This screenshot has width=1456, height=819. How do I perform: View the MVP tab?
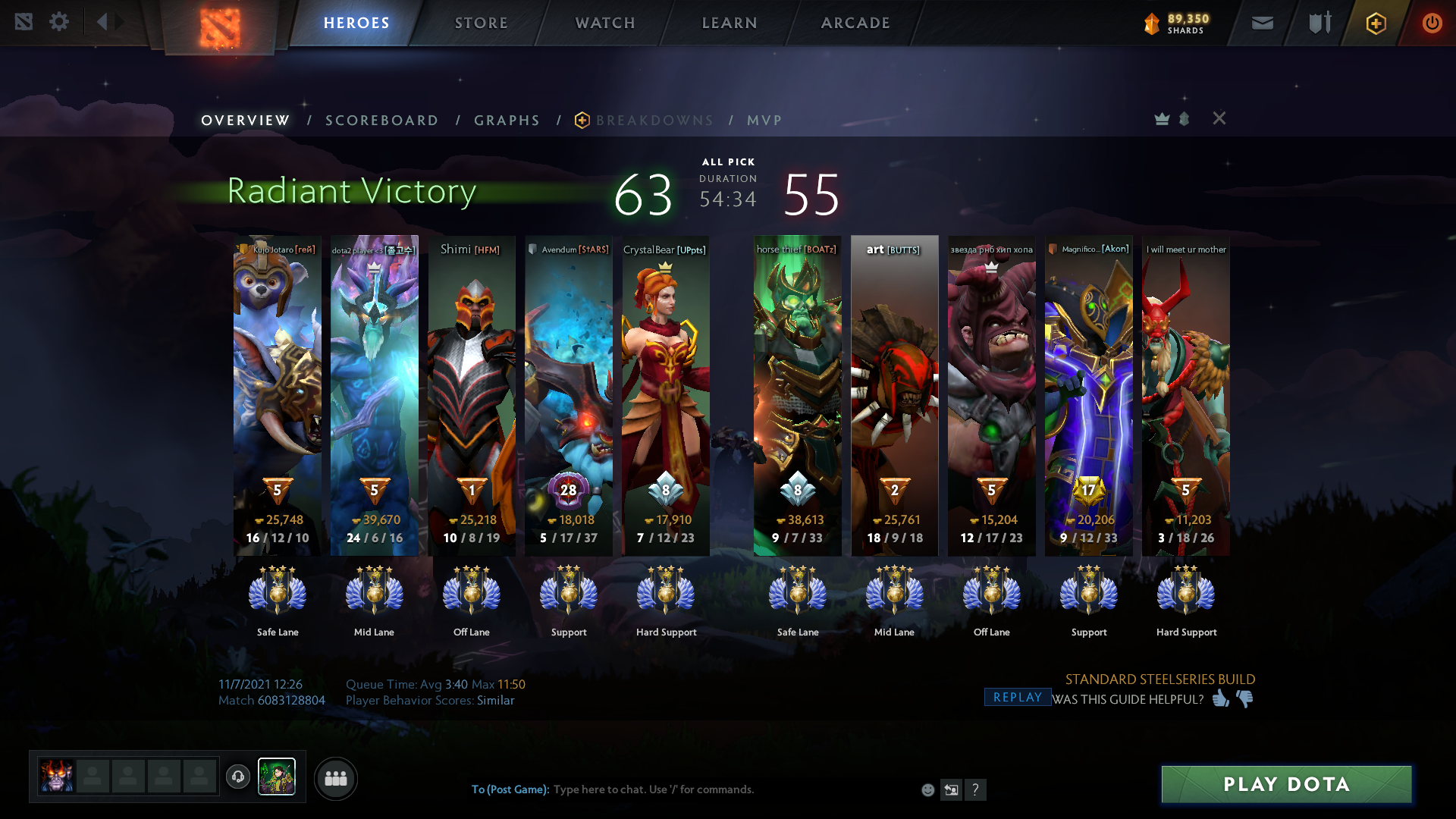[x=764, y=121]
